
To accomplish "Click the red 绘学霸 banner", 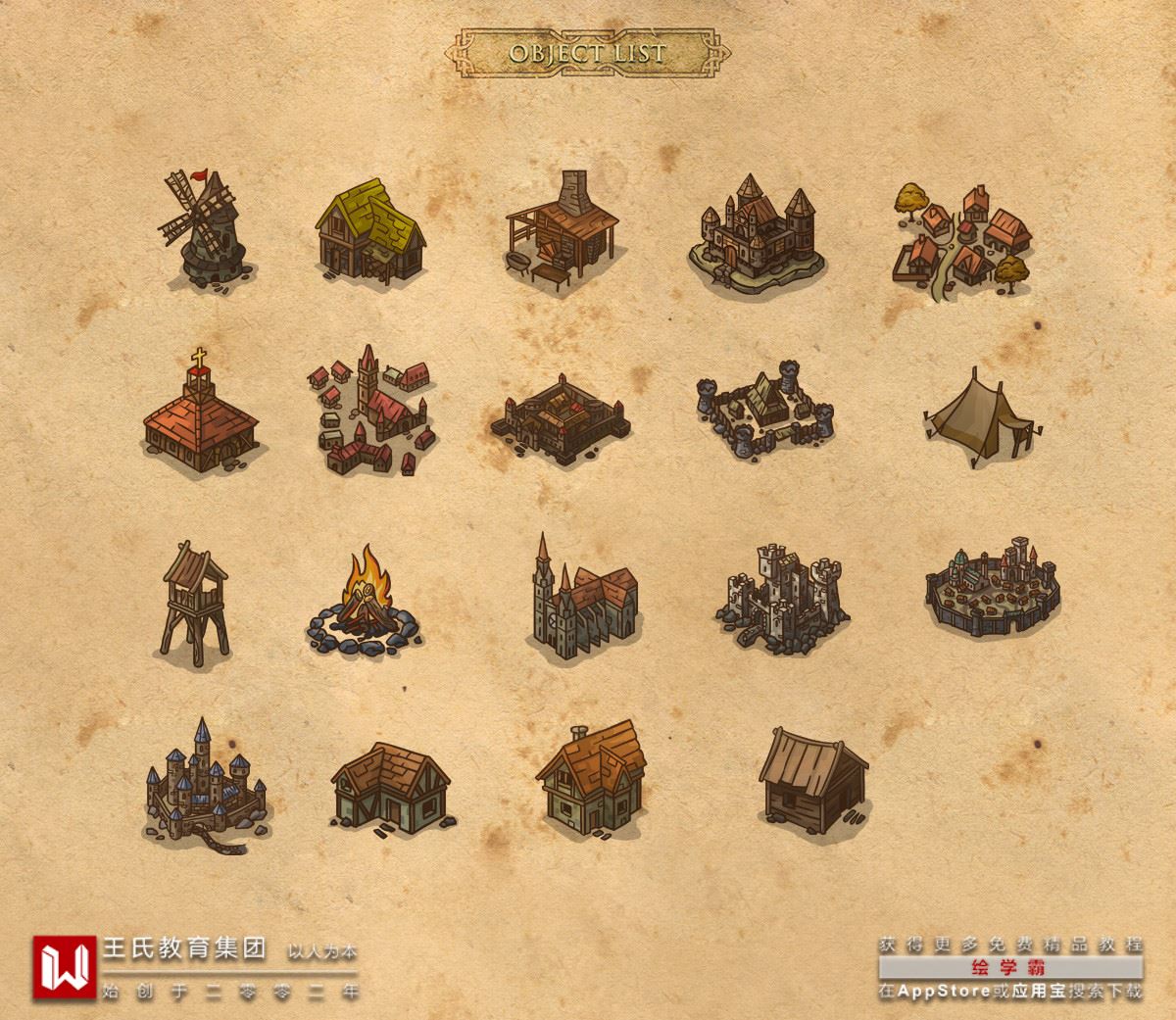I will (1010, 968).
